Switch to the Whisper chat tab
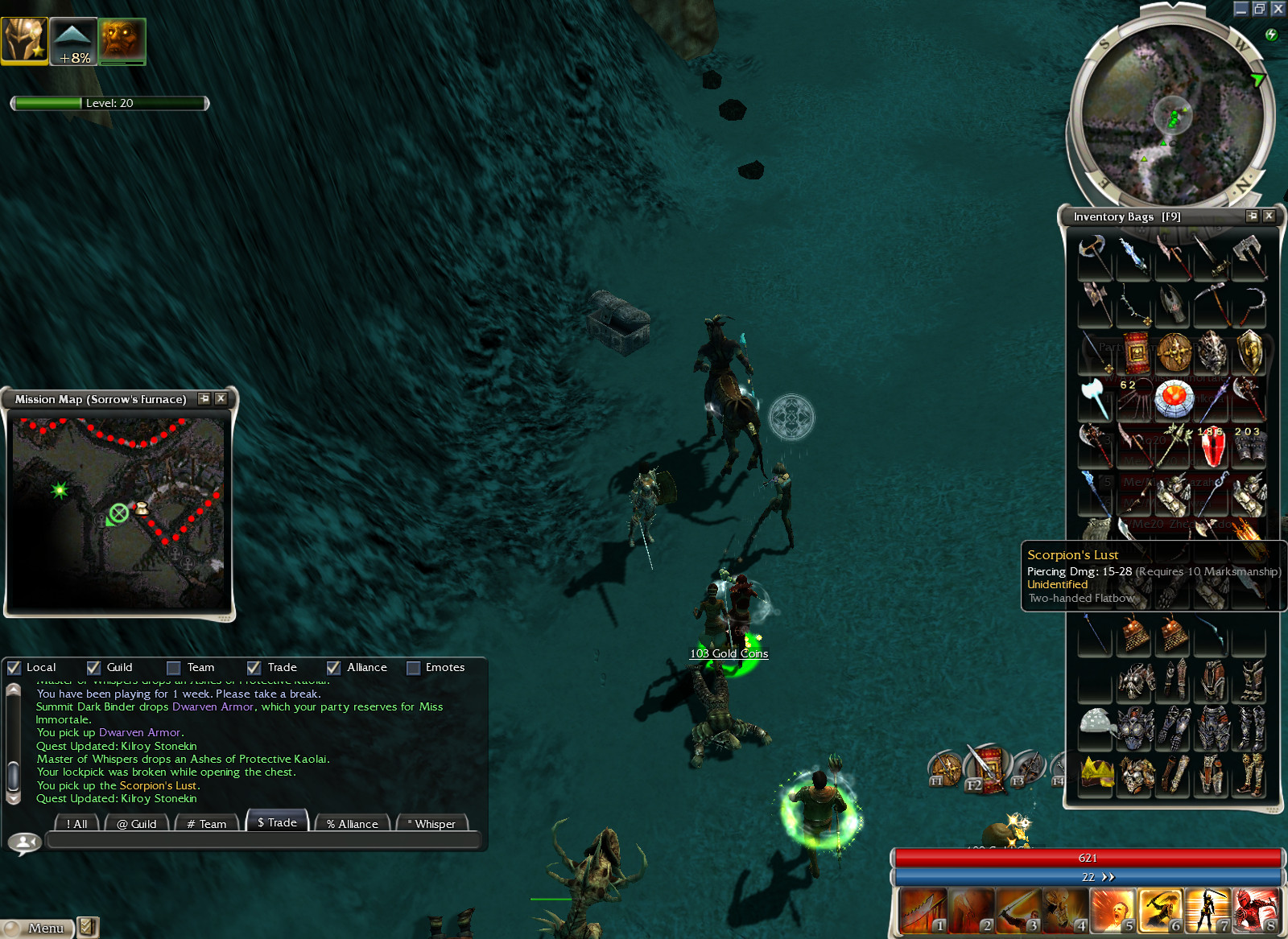The width and height of the screenshot is (1288, 939). click(x=432, y=823)
